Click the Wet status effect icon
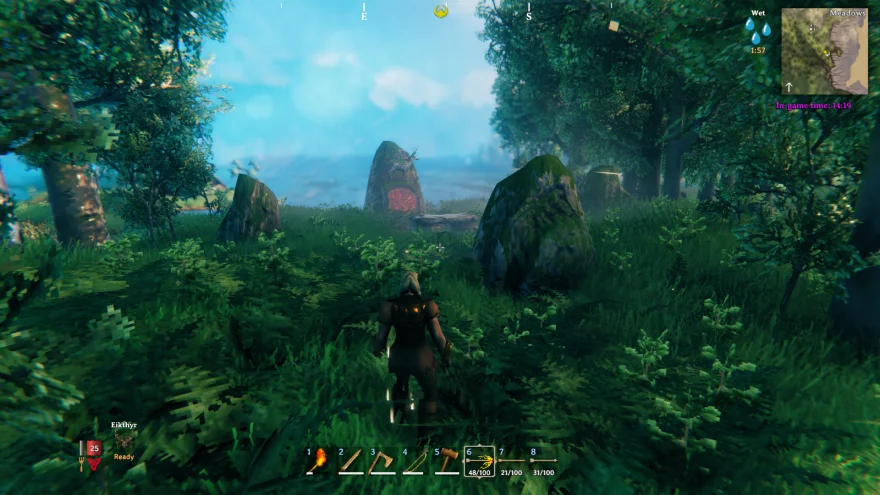 757,31
